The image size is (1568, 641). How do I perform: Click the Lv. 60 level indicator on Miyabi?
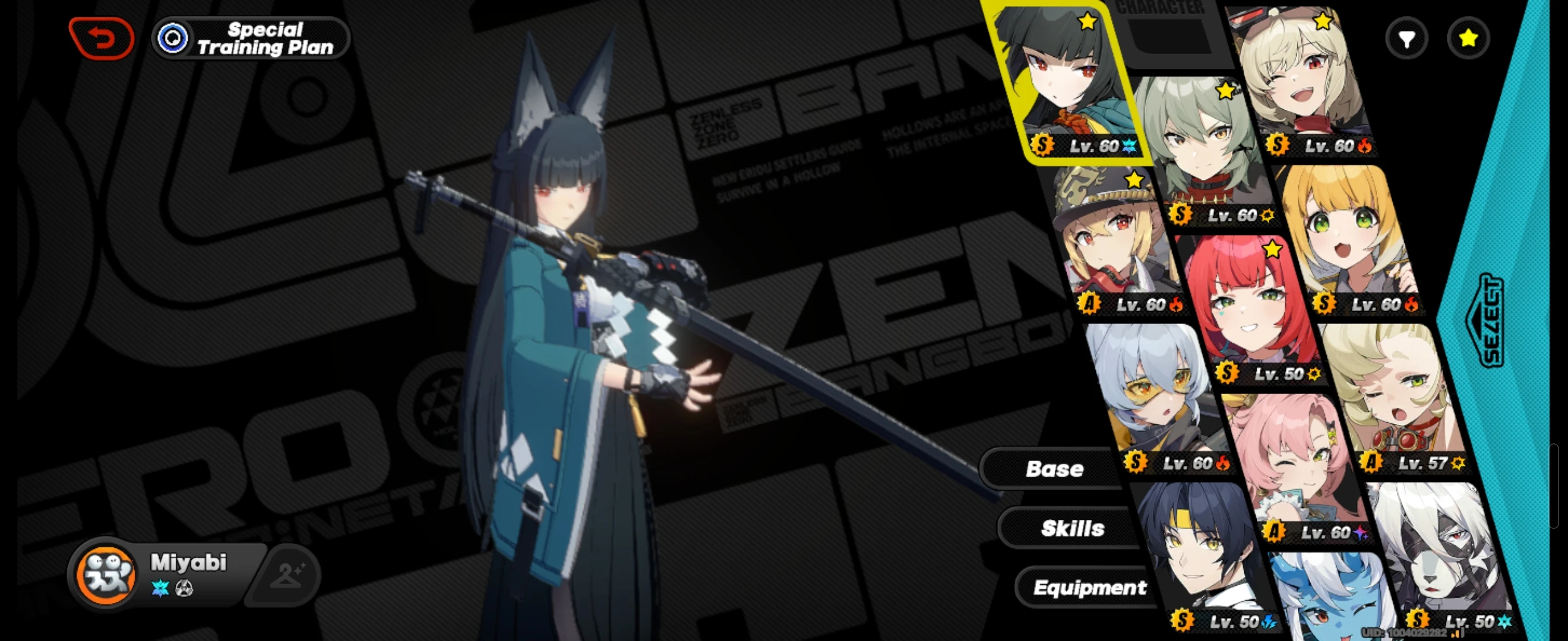click(1096, 145)
